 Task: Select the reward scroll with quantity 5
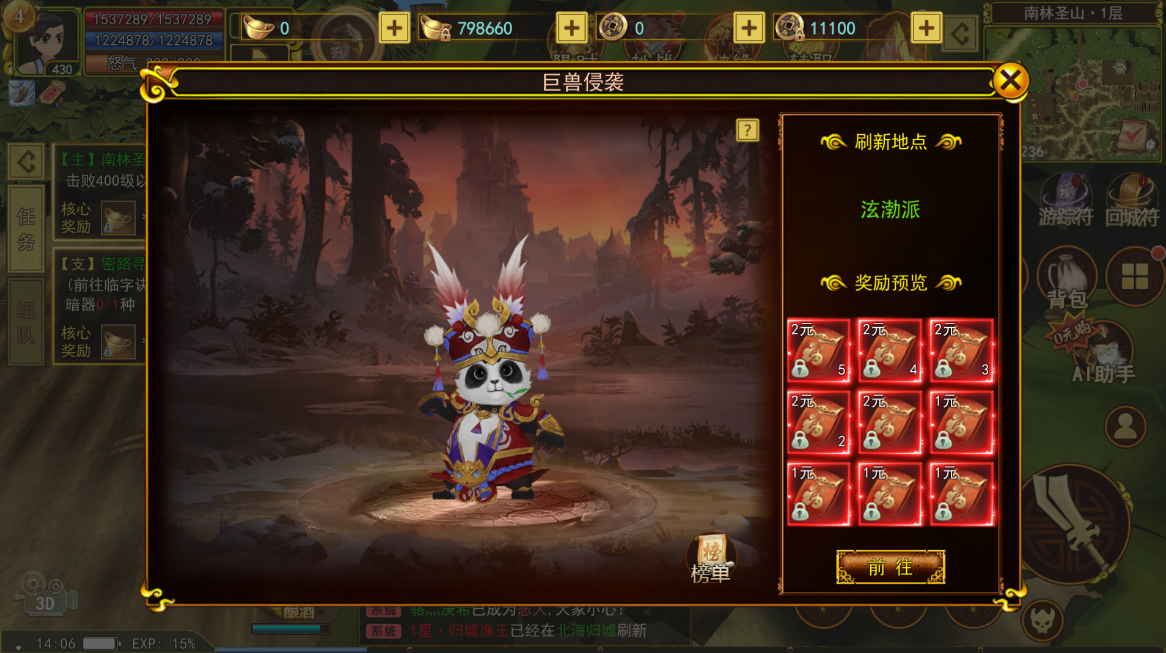pyautogui.click(x=819, y=351)
